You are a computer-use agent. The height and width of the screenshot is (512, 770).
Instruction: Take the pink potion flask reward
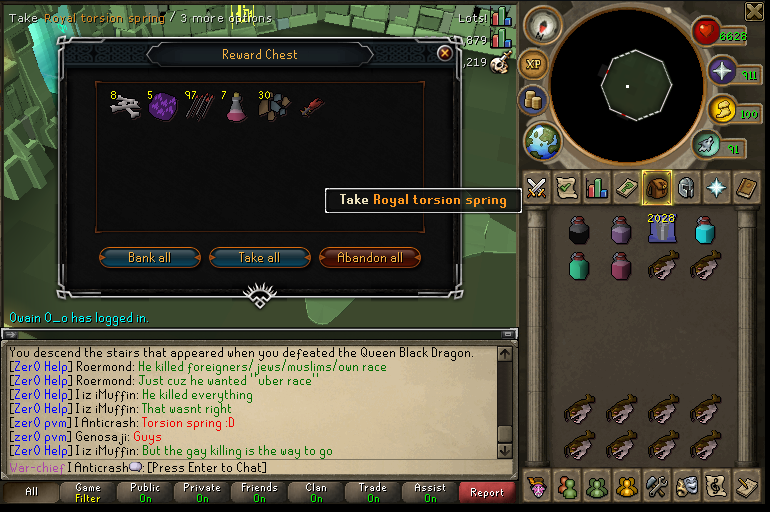click(x=236, y=107)
